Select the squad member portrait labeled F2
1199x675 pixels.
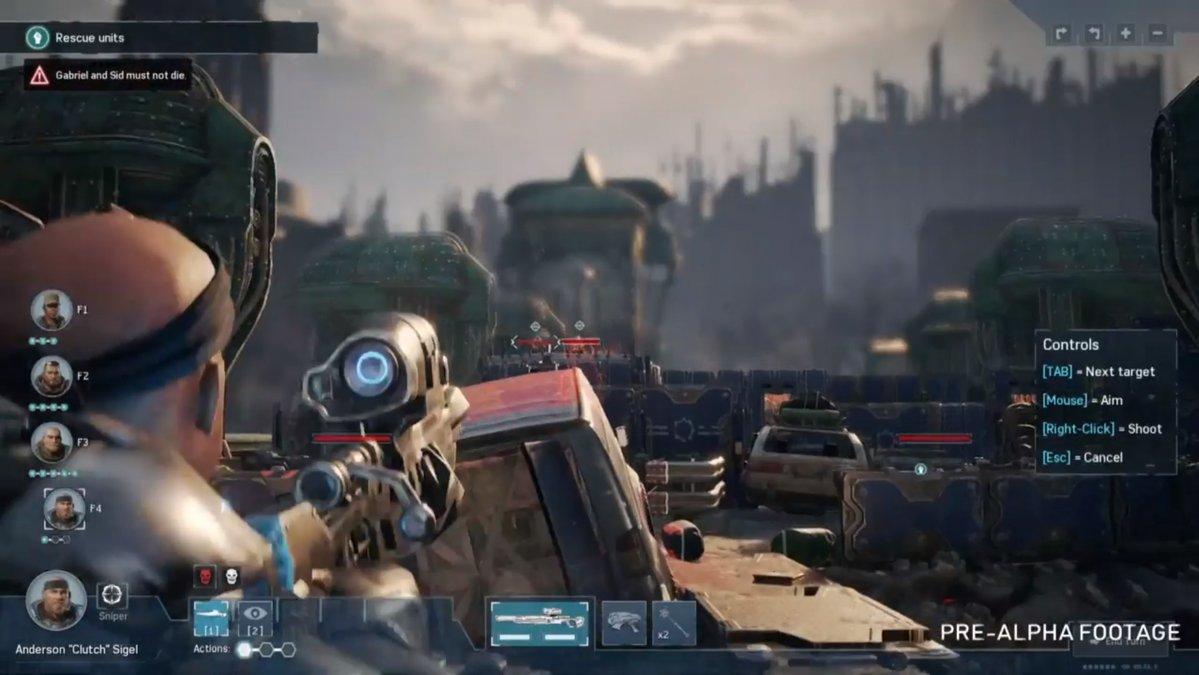point(51,377)
